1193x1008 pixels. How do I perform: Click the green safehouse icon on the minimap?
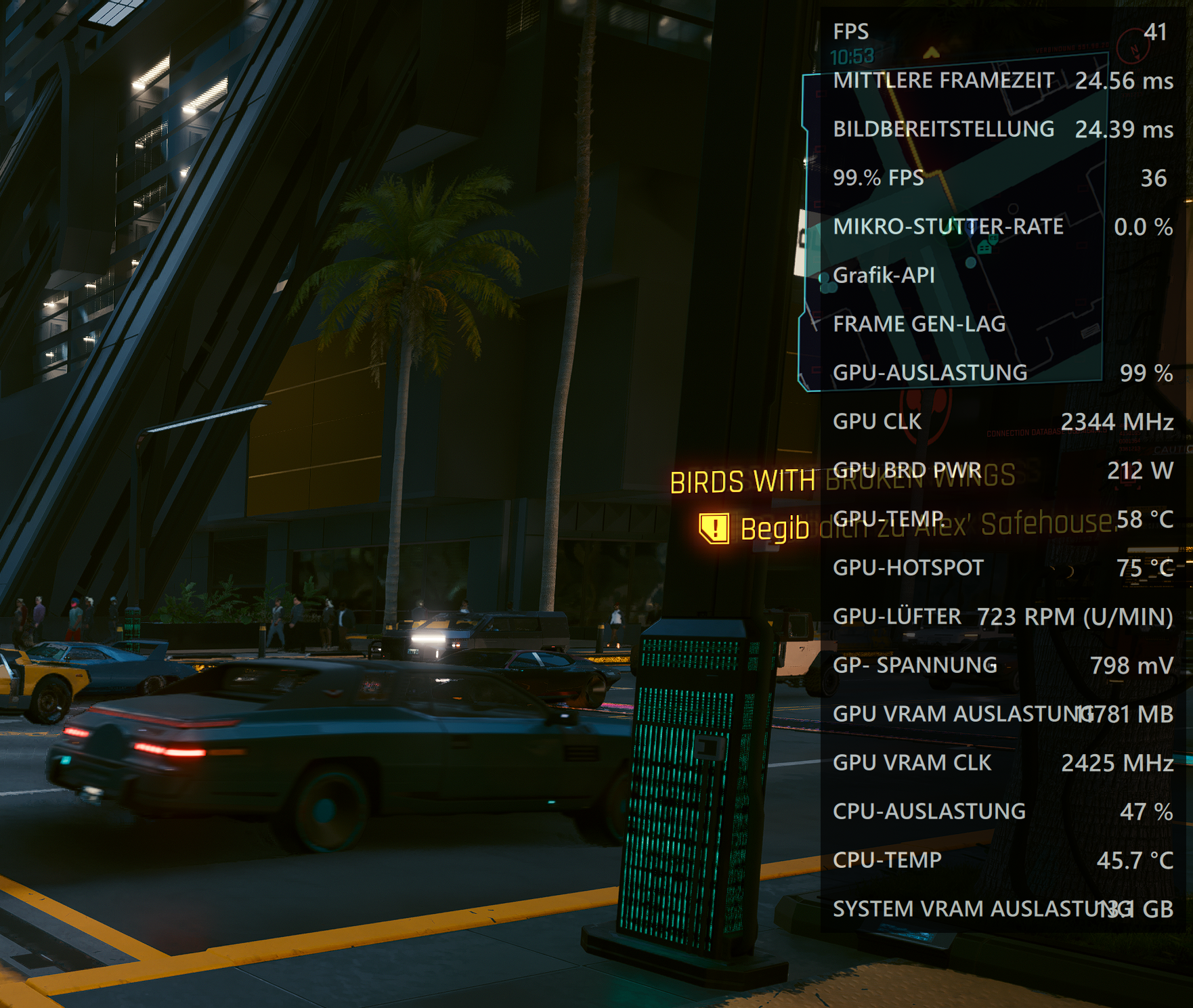pos(983,247)
